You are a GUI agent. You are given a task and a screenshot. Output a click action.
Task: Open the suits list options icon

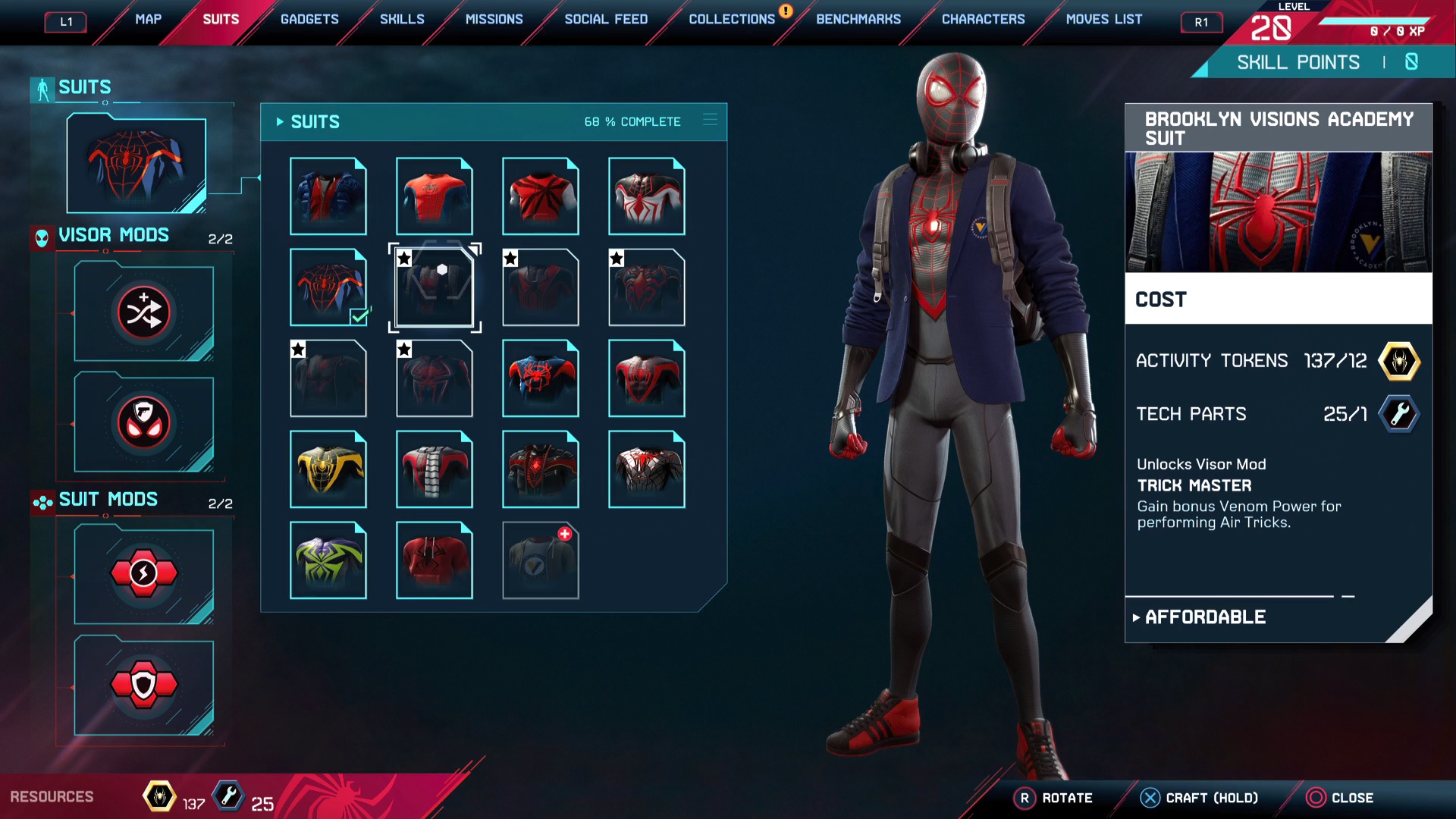(x=710, y=120)
